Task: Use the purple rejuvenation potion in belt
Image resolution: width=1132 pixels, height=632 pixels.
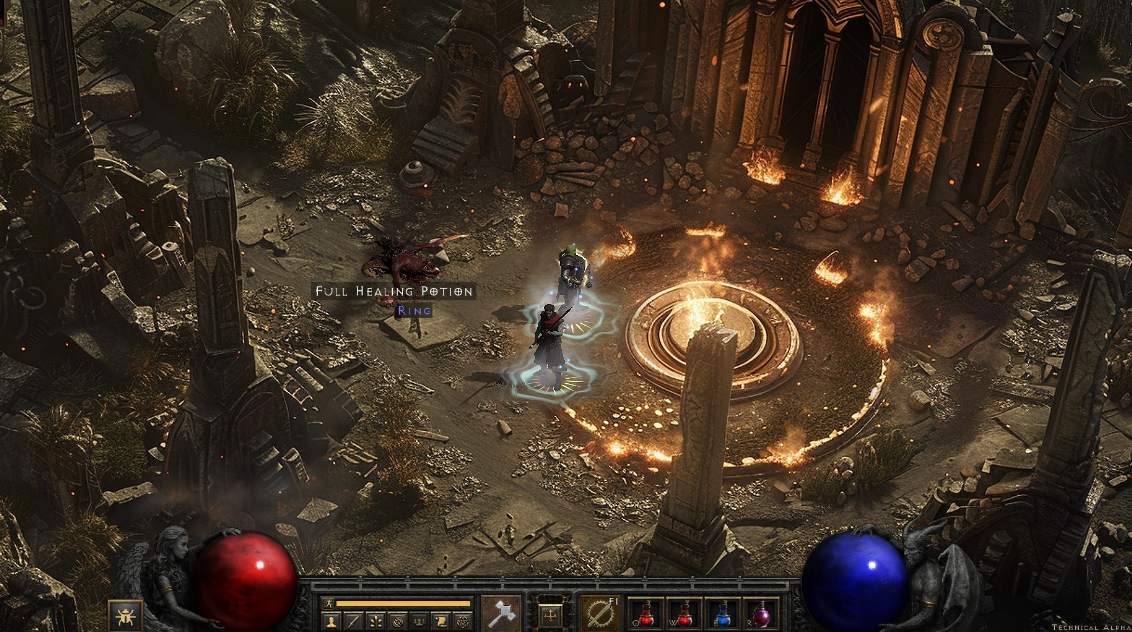Action: click(x=761, y=613)
